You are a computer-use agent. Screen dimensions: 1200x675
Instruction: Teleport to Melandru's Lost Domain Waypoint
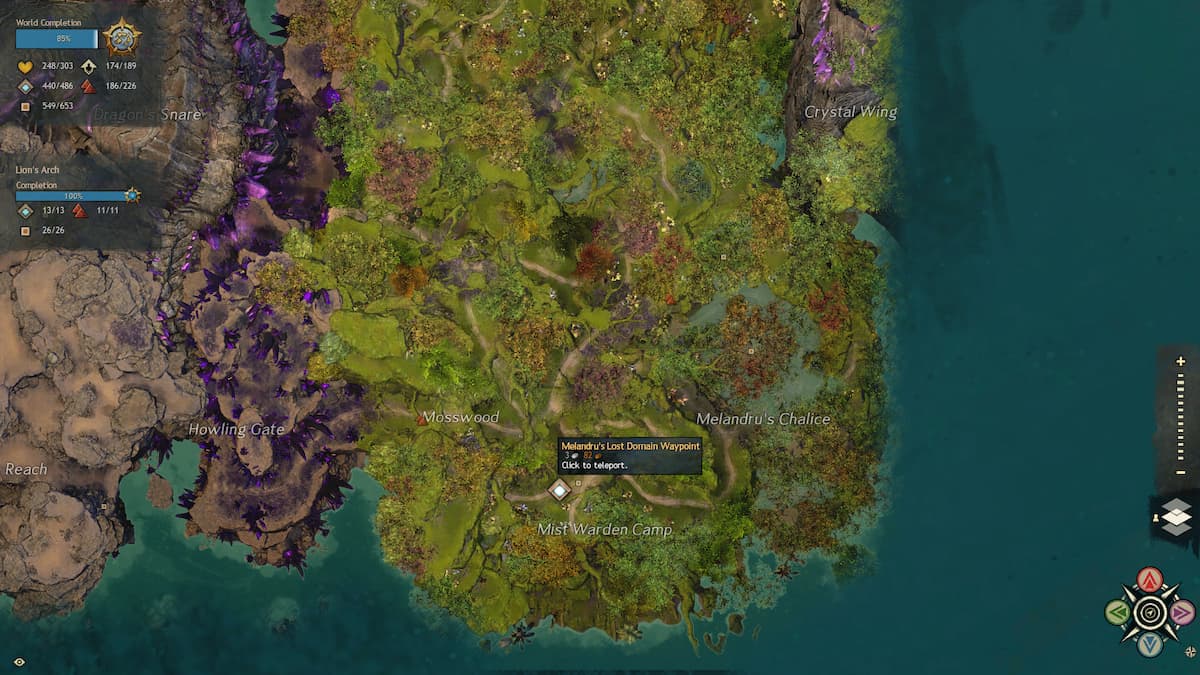559,489
